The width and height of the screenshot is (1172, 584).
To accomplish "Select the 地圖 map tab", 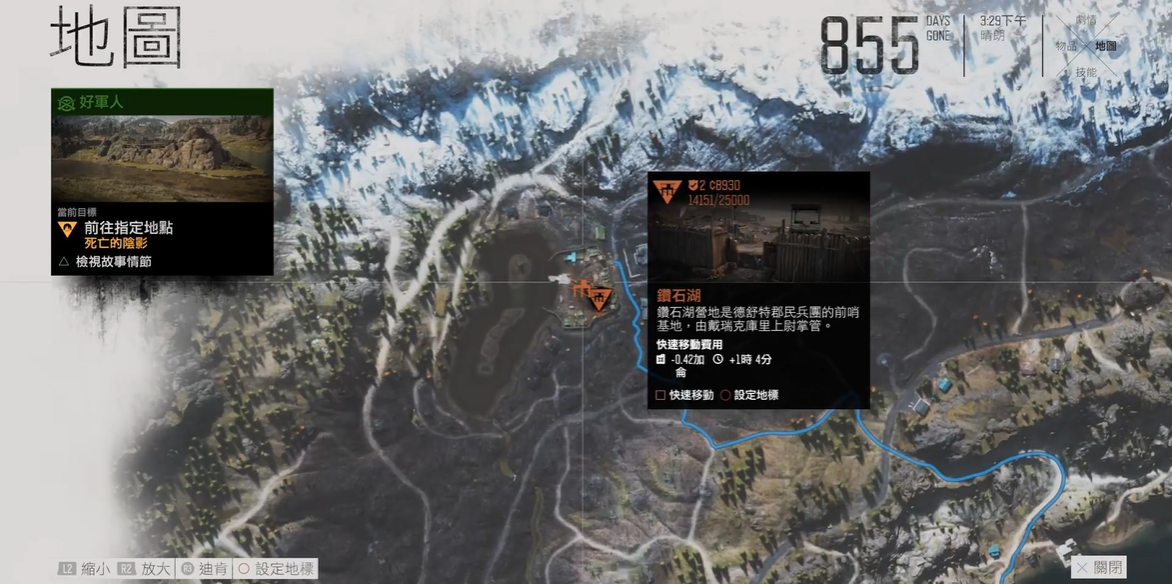I will (1106, 46).
